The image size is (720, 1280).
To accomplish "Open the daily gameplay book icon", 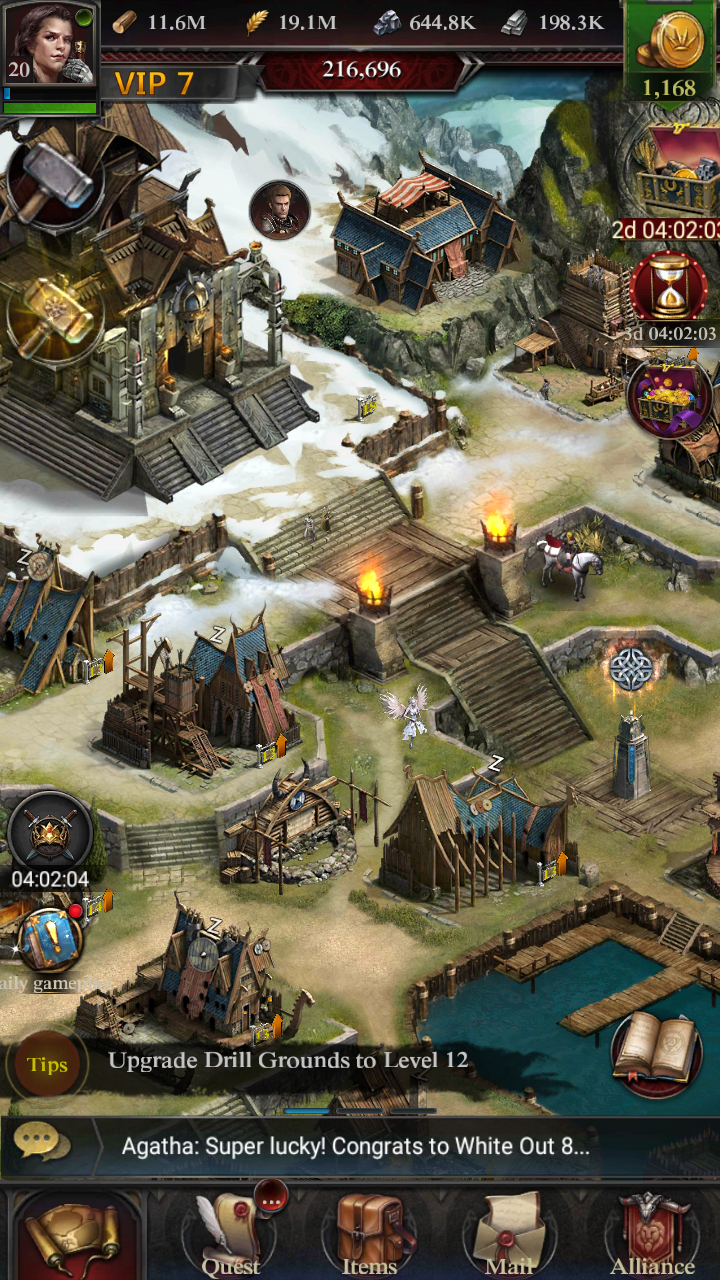I will click(50, 940).
